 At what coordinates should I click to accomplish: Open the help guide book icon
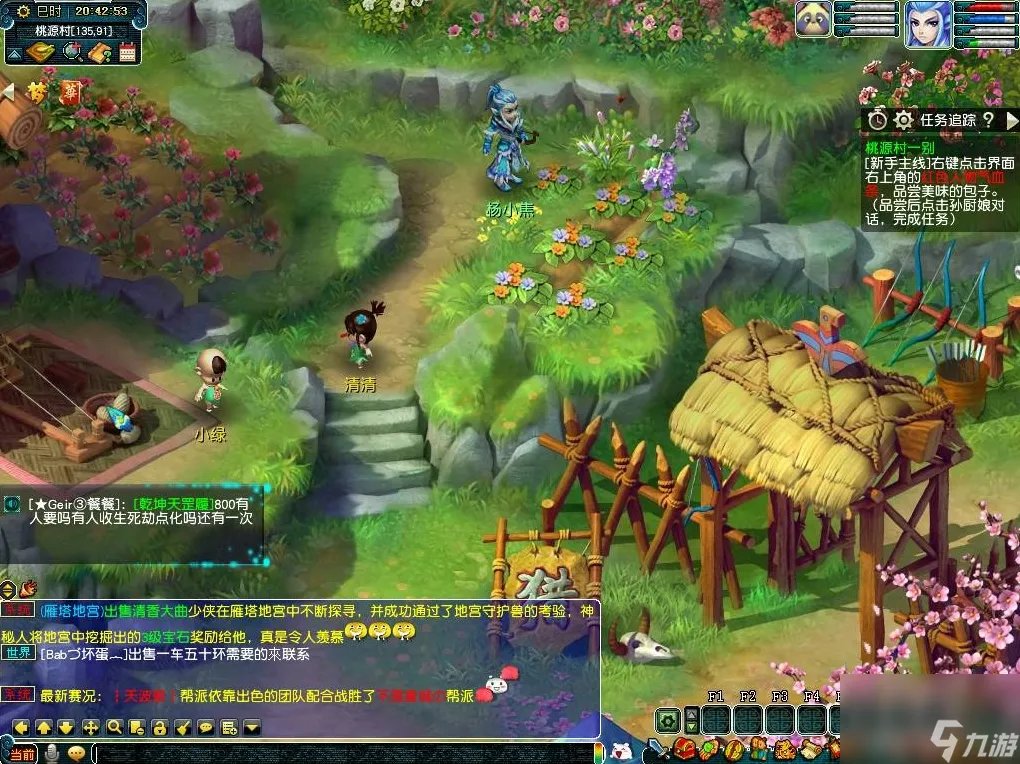99,52
